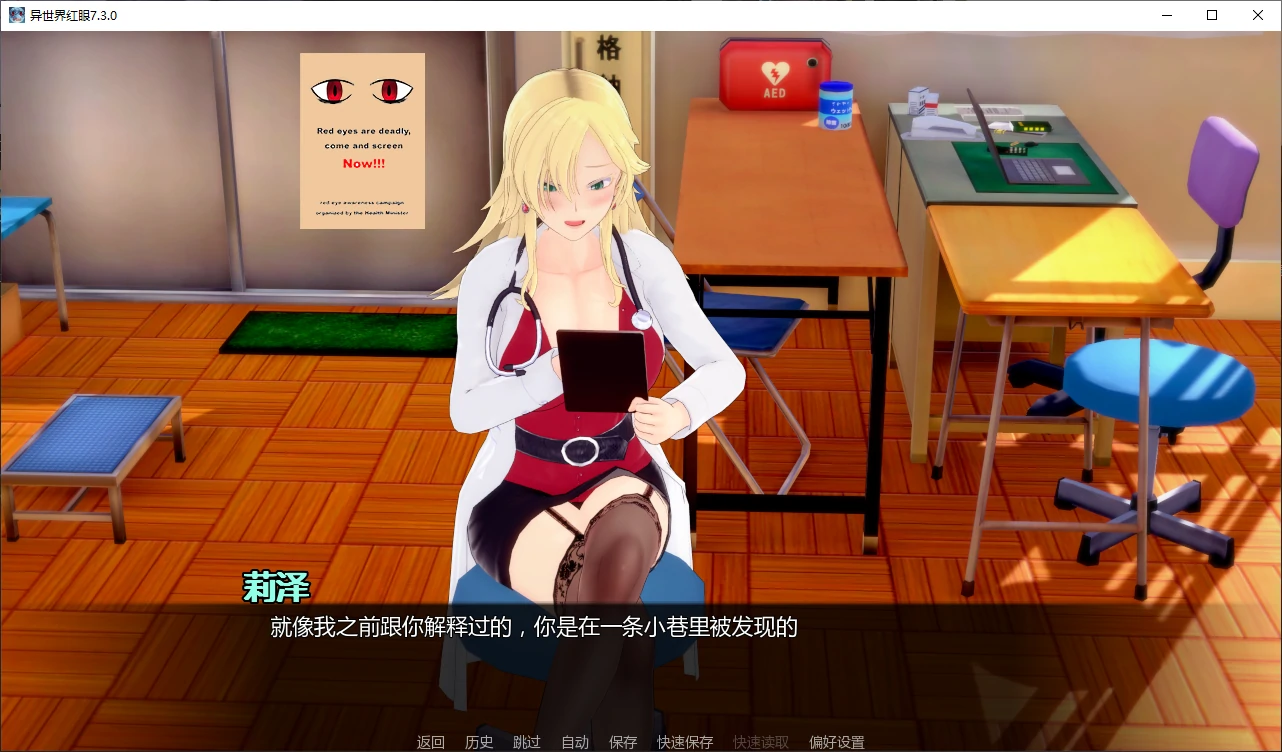This screenshot has width=1282, height=752.
Task: Click the speaker name label 莉泽
Action: (x=275, y=588)
